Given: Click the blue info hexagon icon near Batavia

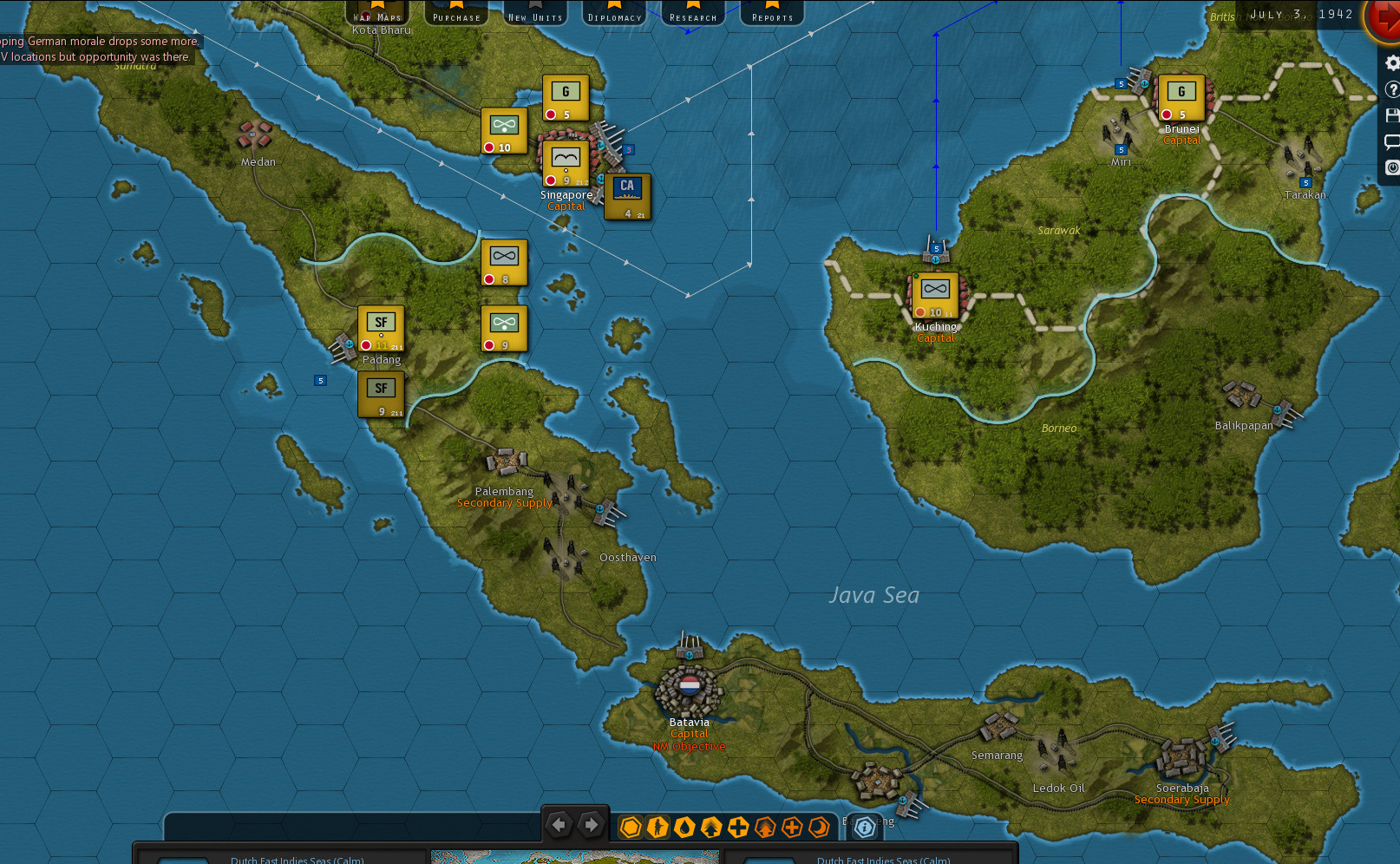Looking at the screenshot, I should pos(864,828).
